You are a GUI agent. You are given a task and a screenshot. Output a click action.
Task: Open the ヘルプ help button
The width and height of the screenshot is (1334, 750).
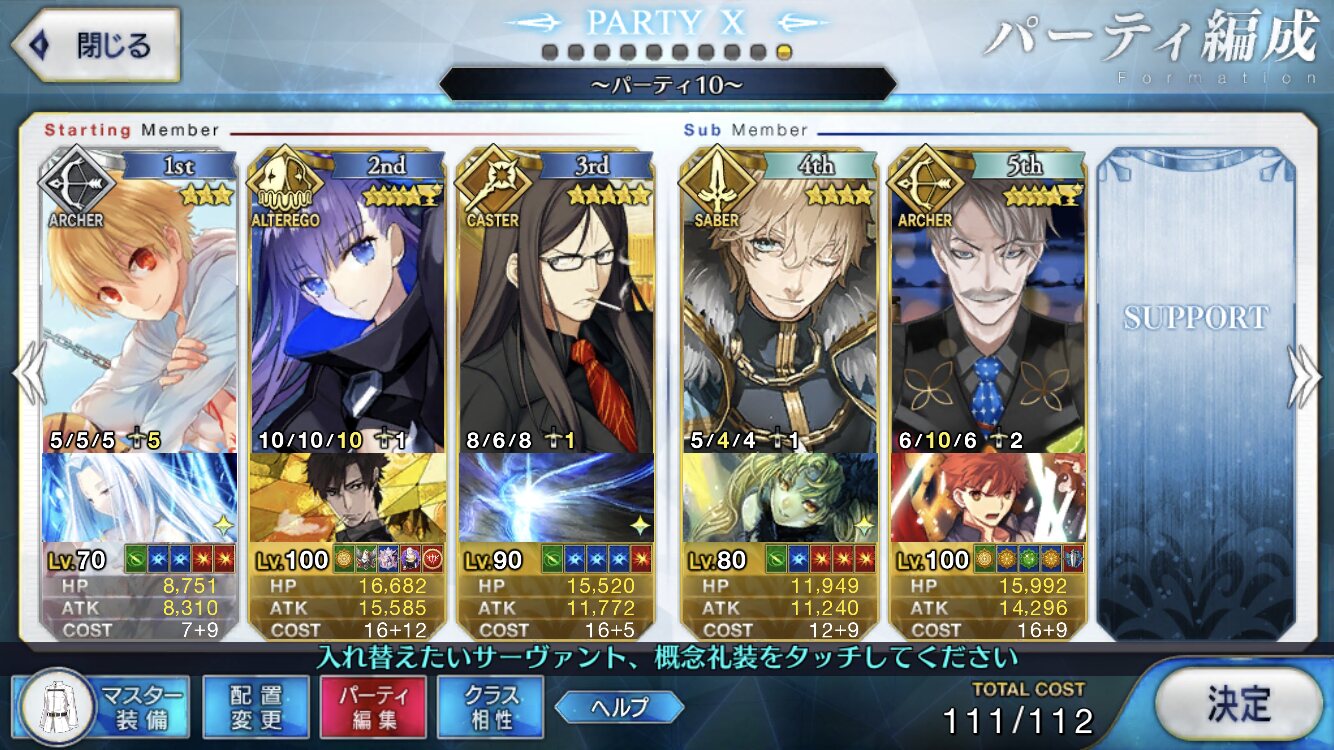coord(619,707)
